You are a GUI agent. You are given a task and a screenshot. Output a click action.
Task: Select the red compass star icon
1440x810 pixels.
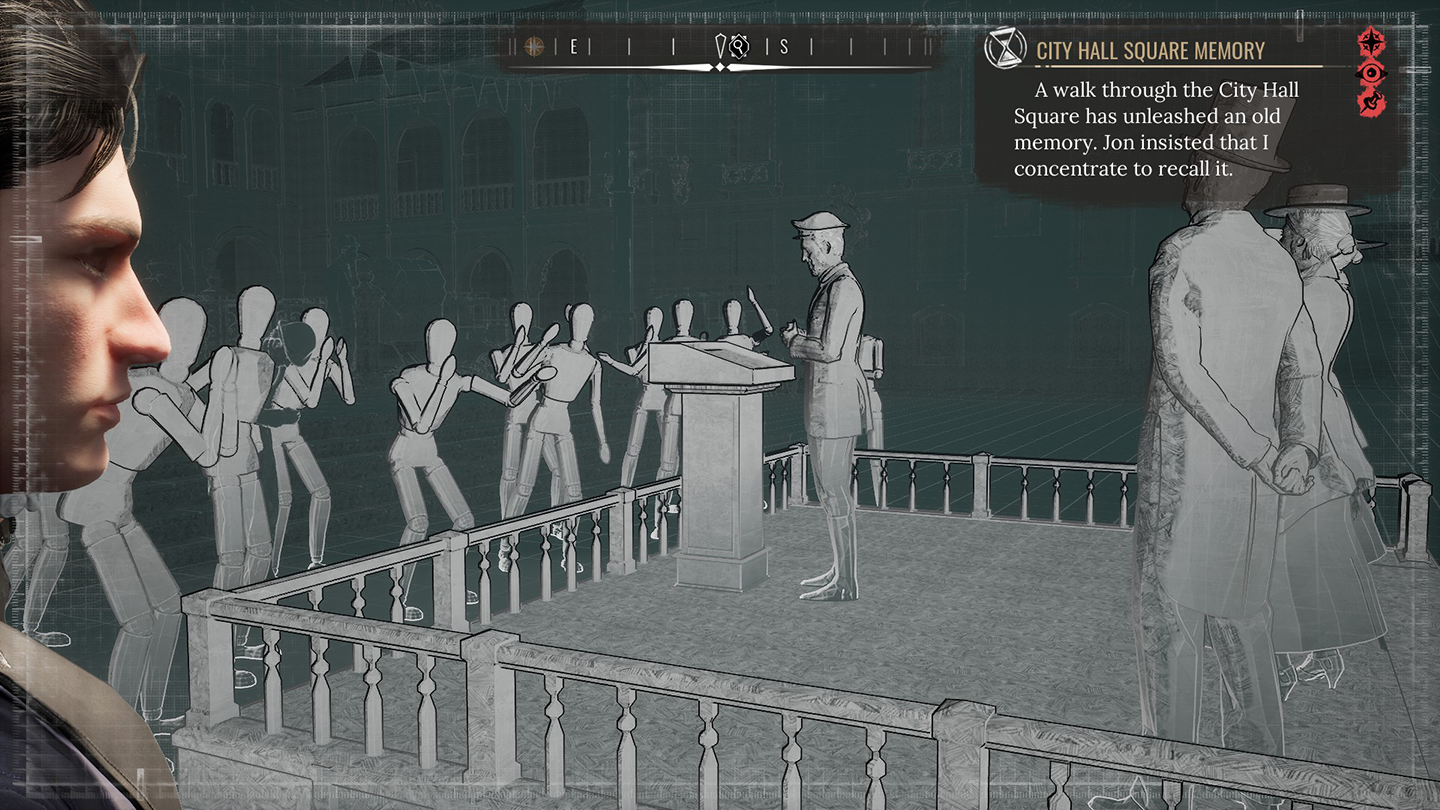coord(1370,43)
